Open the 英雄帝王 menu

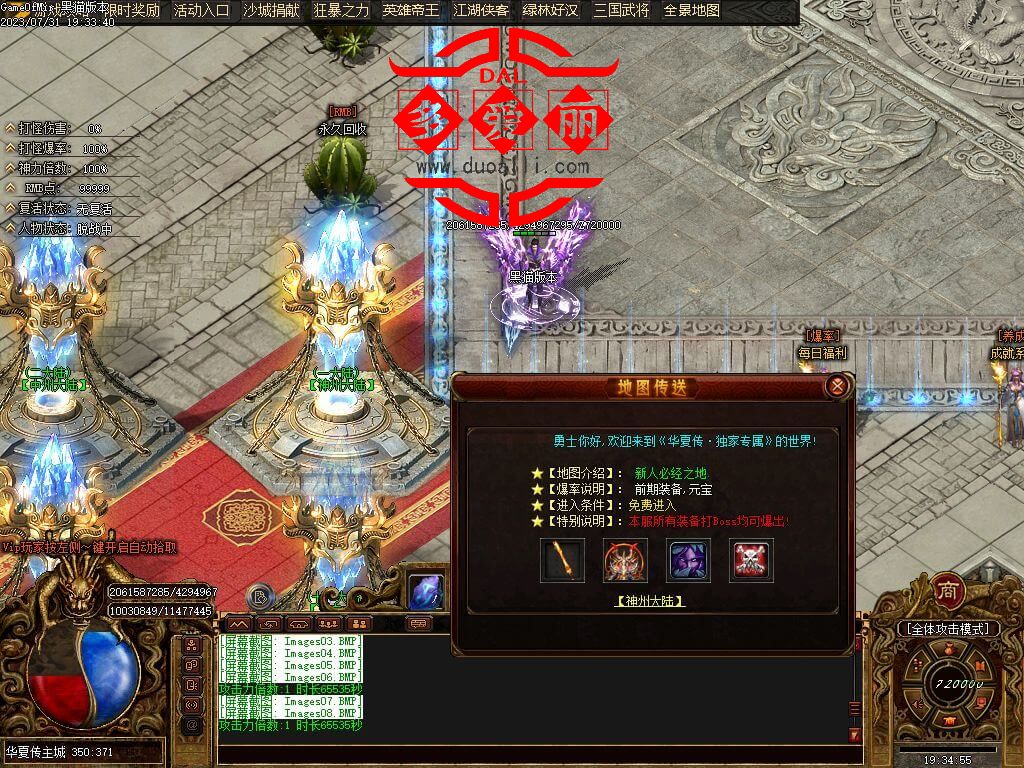tap(411, 11)
